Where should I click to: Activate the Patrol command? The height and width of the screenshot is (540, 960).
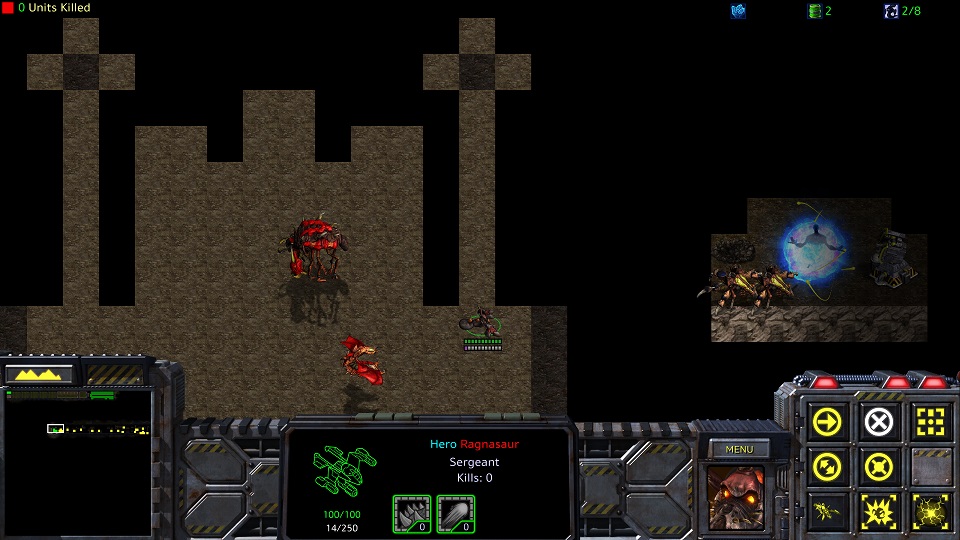(829, 466)
